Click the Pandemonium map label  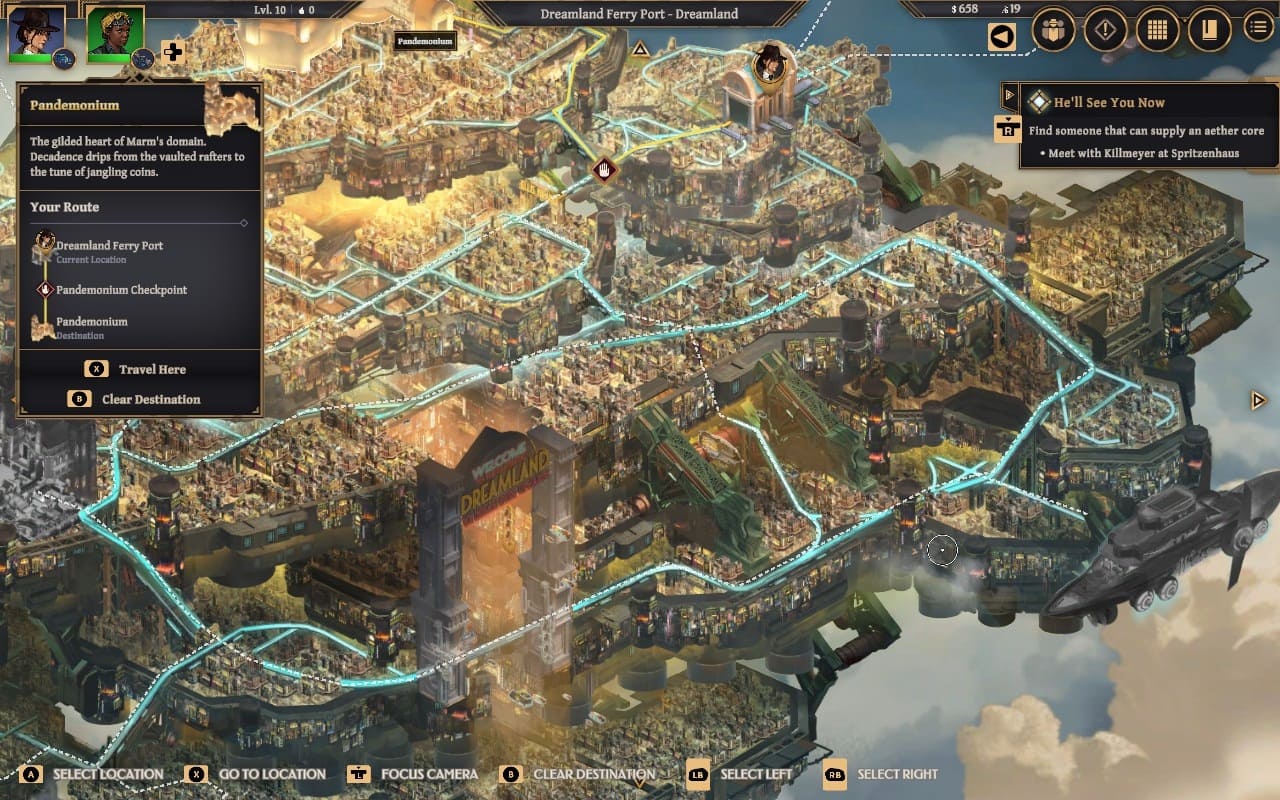click(x=426, y=41)
